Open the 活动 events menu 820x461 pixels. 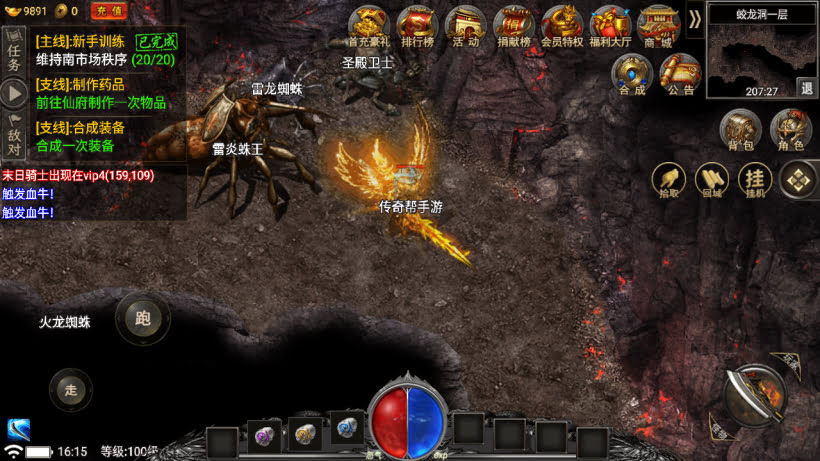pyautogui.click(x=465, y=26)
